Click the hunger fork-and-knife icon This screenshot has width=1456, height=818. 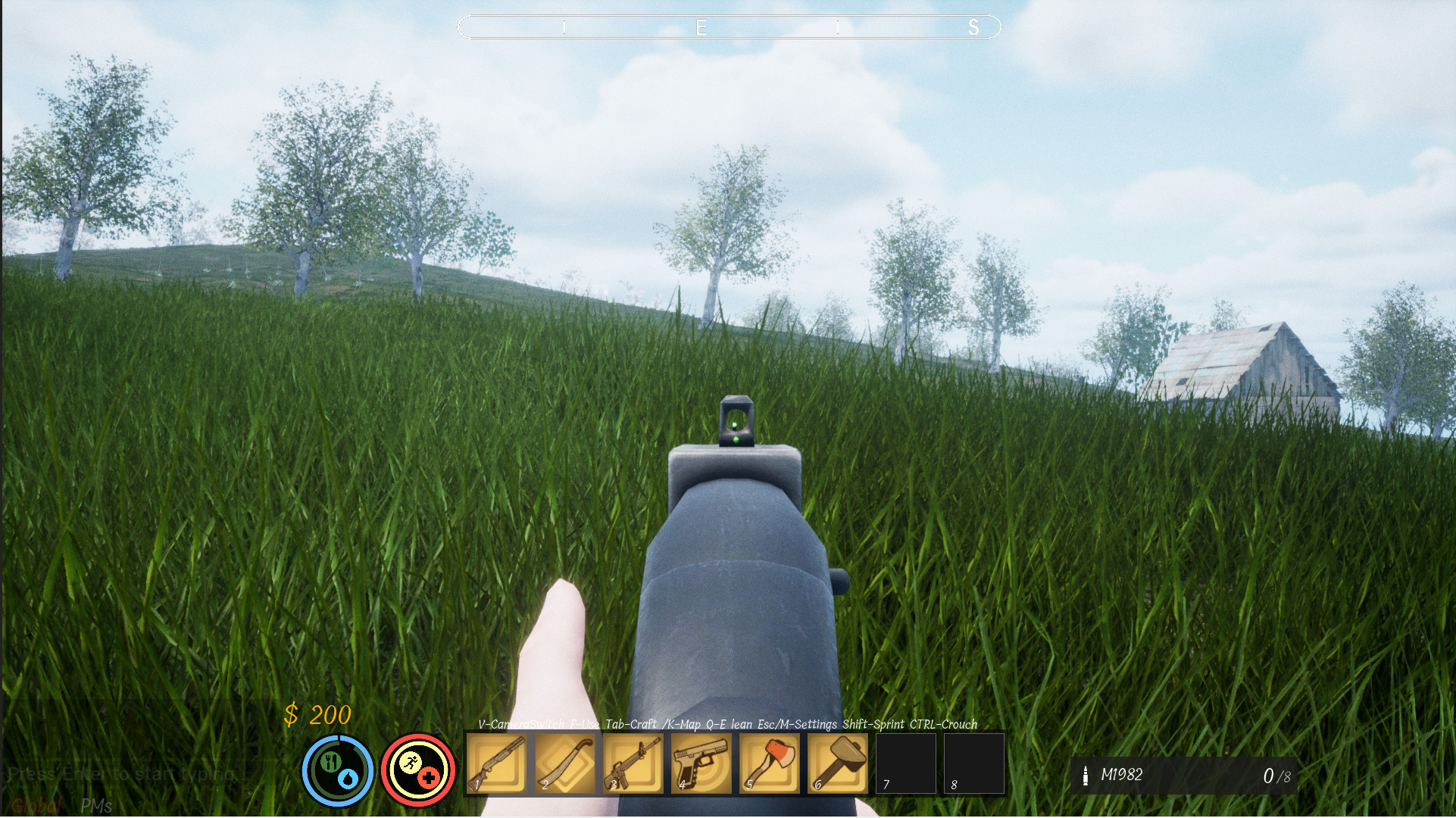tap(331, 761)
